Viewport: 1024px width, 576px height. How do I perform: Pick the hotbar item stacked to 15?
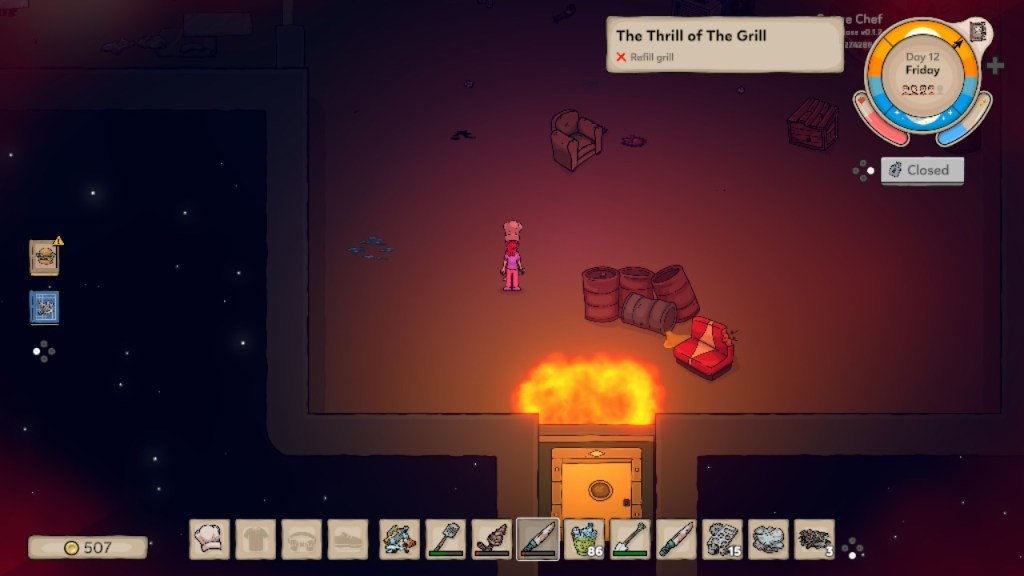click(722, 539)
